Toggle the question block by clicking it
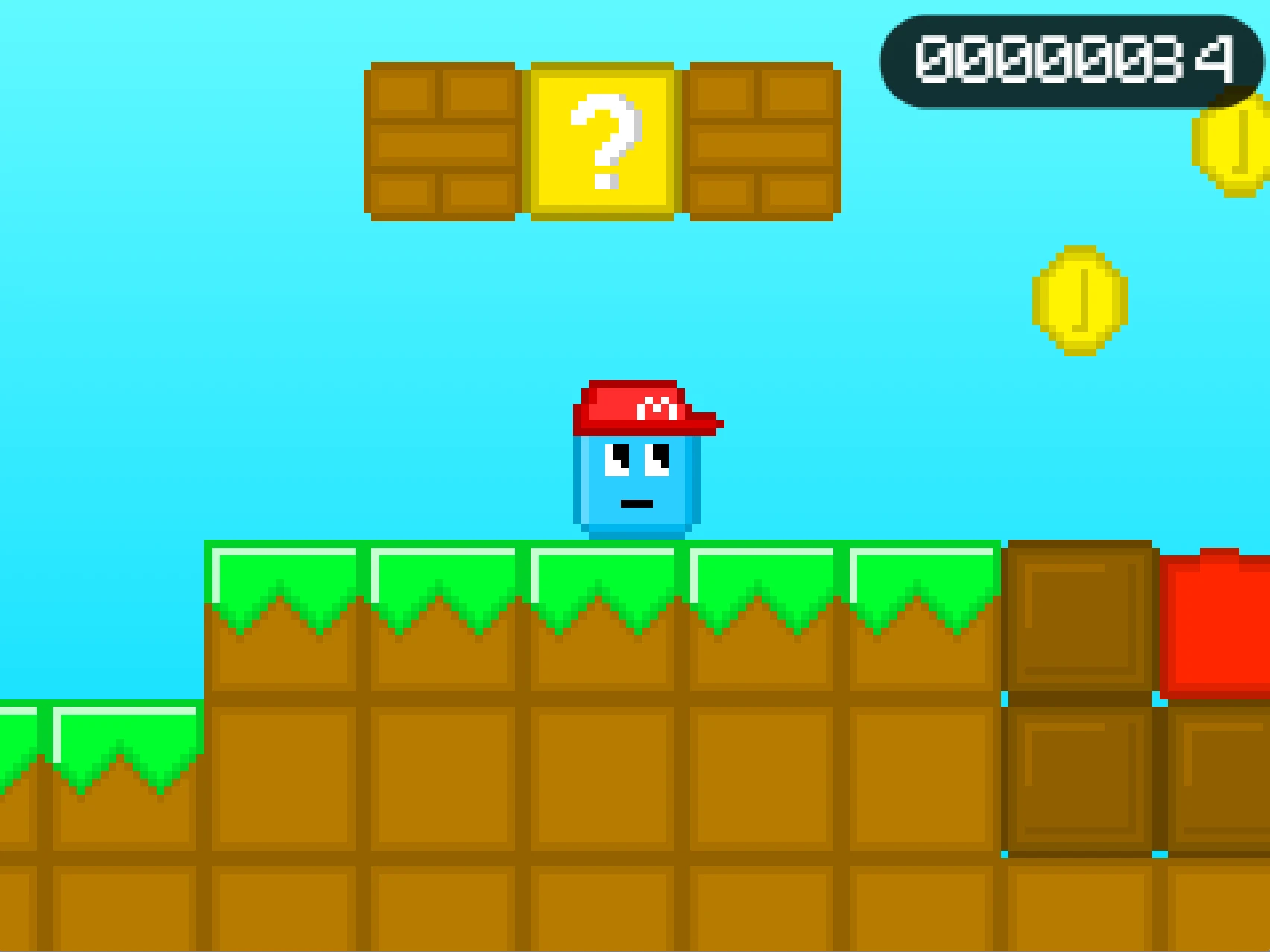The height and width of the screenshot is (952, 1270). click(602, 142)
